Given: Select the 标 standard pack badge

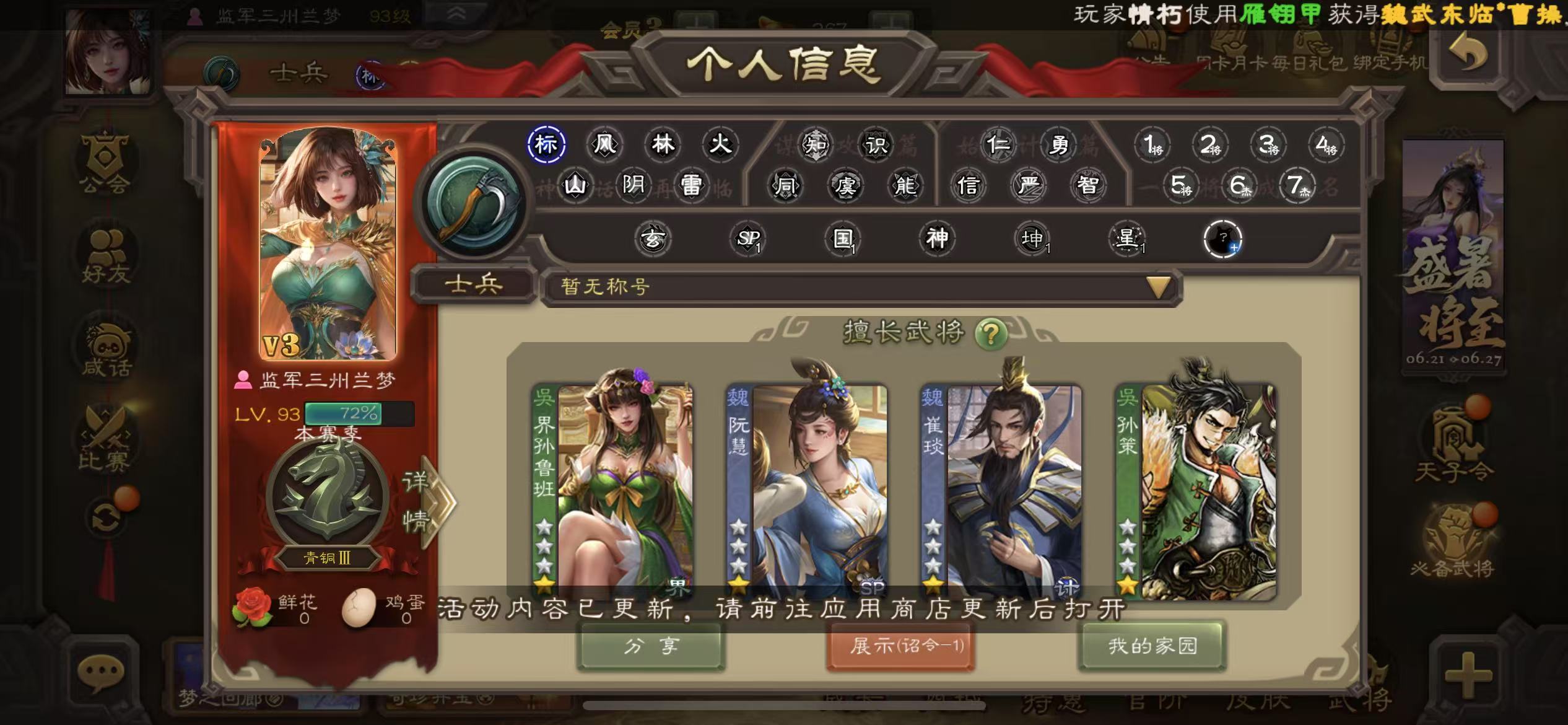Looking at the screenshot, I should point(546,144).
